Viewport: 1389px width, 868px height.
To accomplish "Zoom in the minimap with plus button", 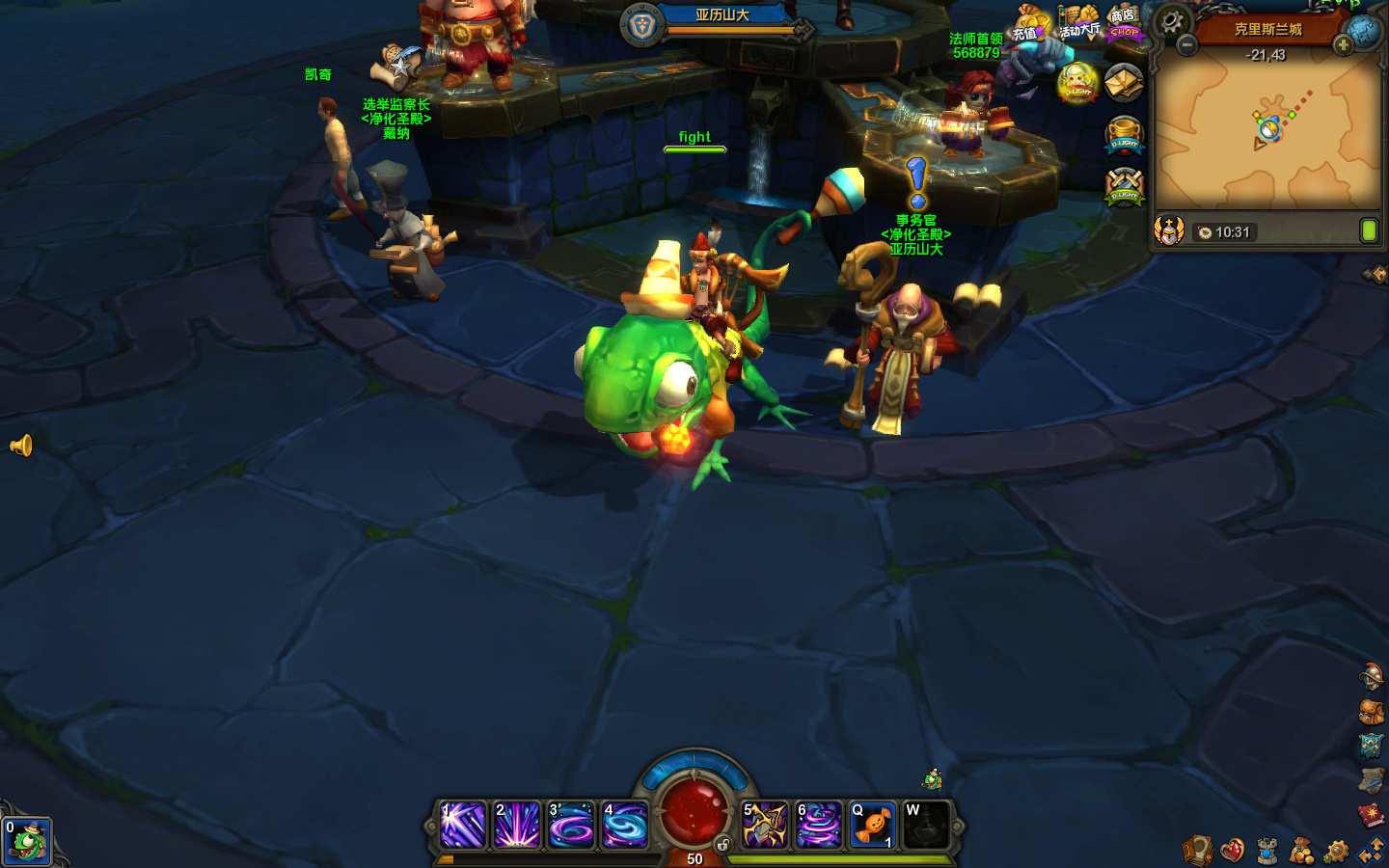I will tap(1343, 45).
